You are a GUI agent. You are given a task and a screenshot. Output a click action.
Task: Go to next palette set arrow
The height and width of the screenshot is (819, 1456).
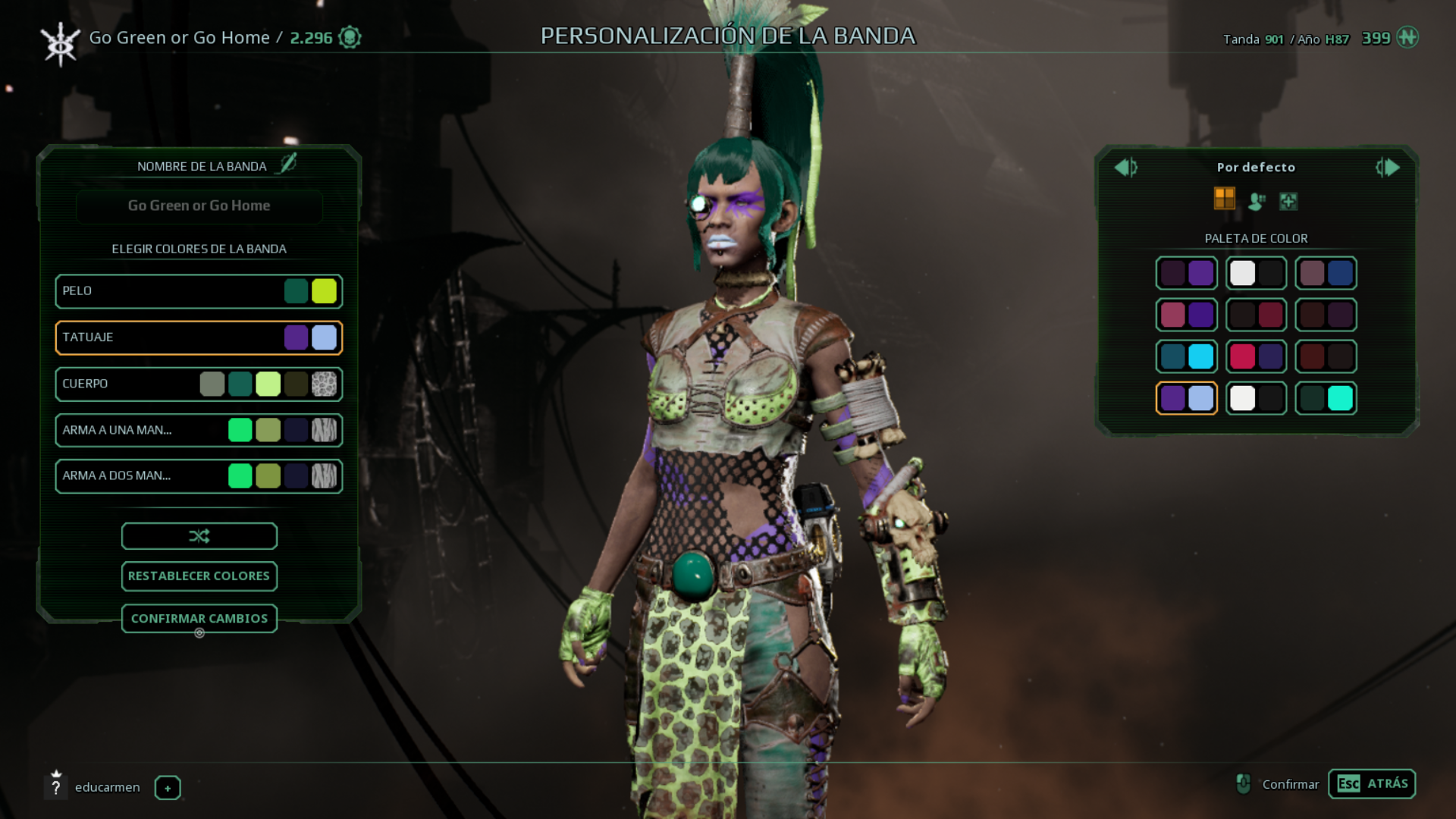pos(1389,168)
